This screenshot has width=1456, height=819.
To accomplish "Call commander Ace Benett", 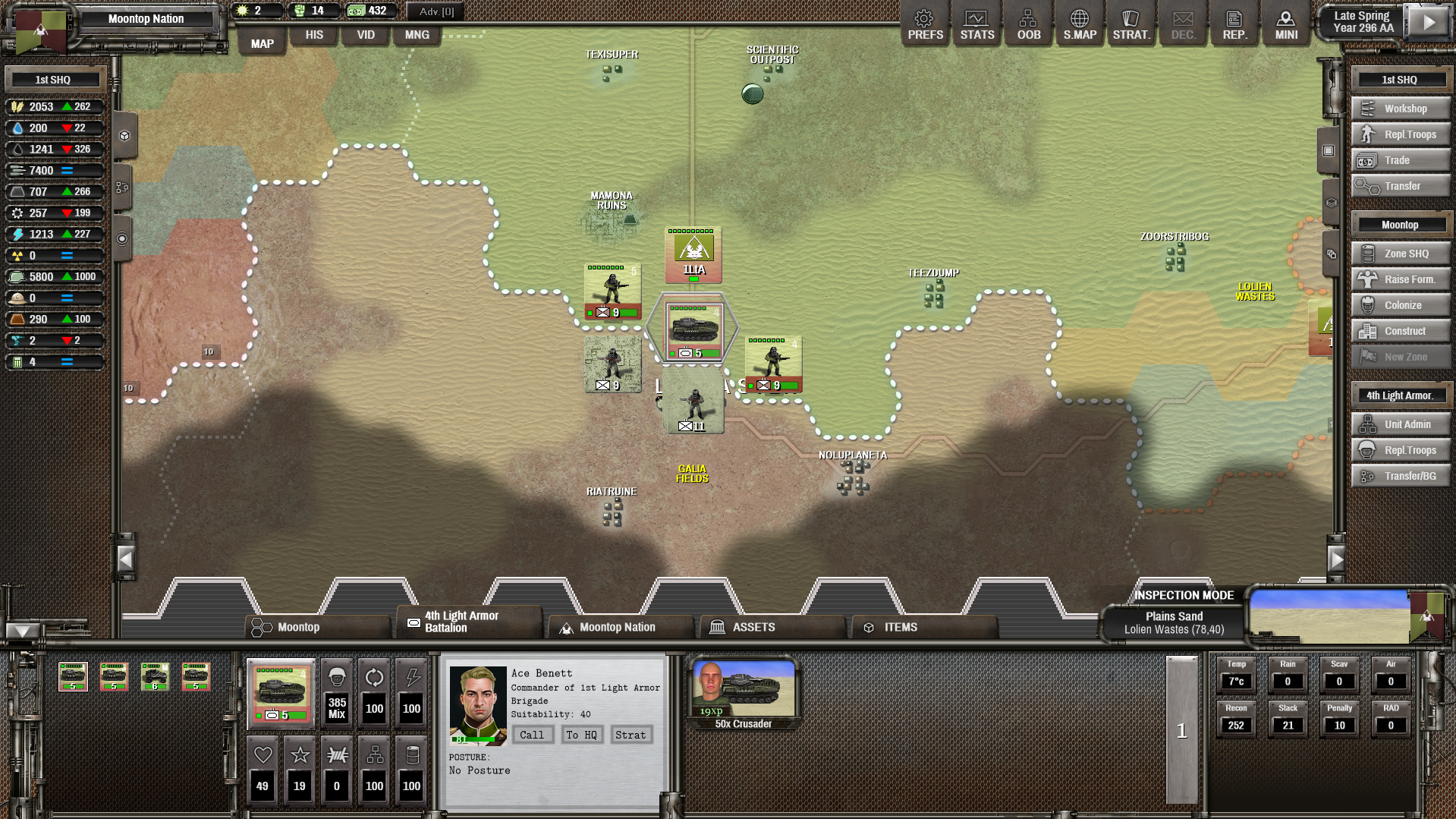I will pyautogui.click(x=531, y=735).
